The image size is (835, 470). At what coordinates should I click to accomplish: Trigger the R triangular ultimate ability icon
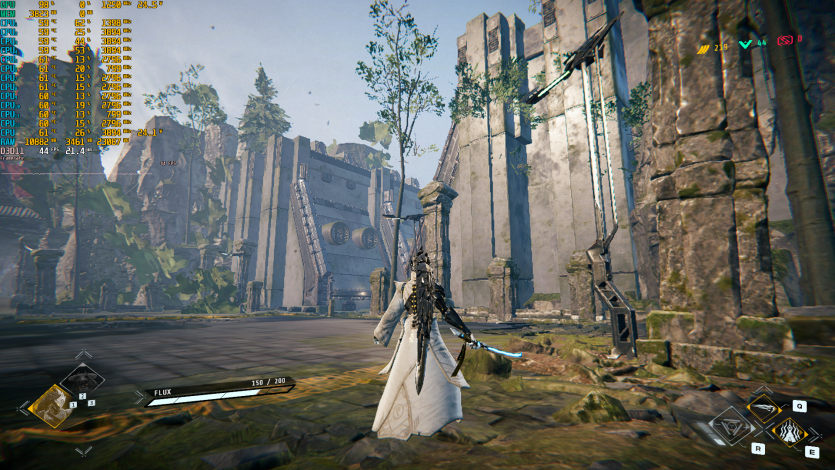[730, 428]
